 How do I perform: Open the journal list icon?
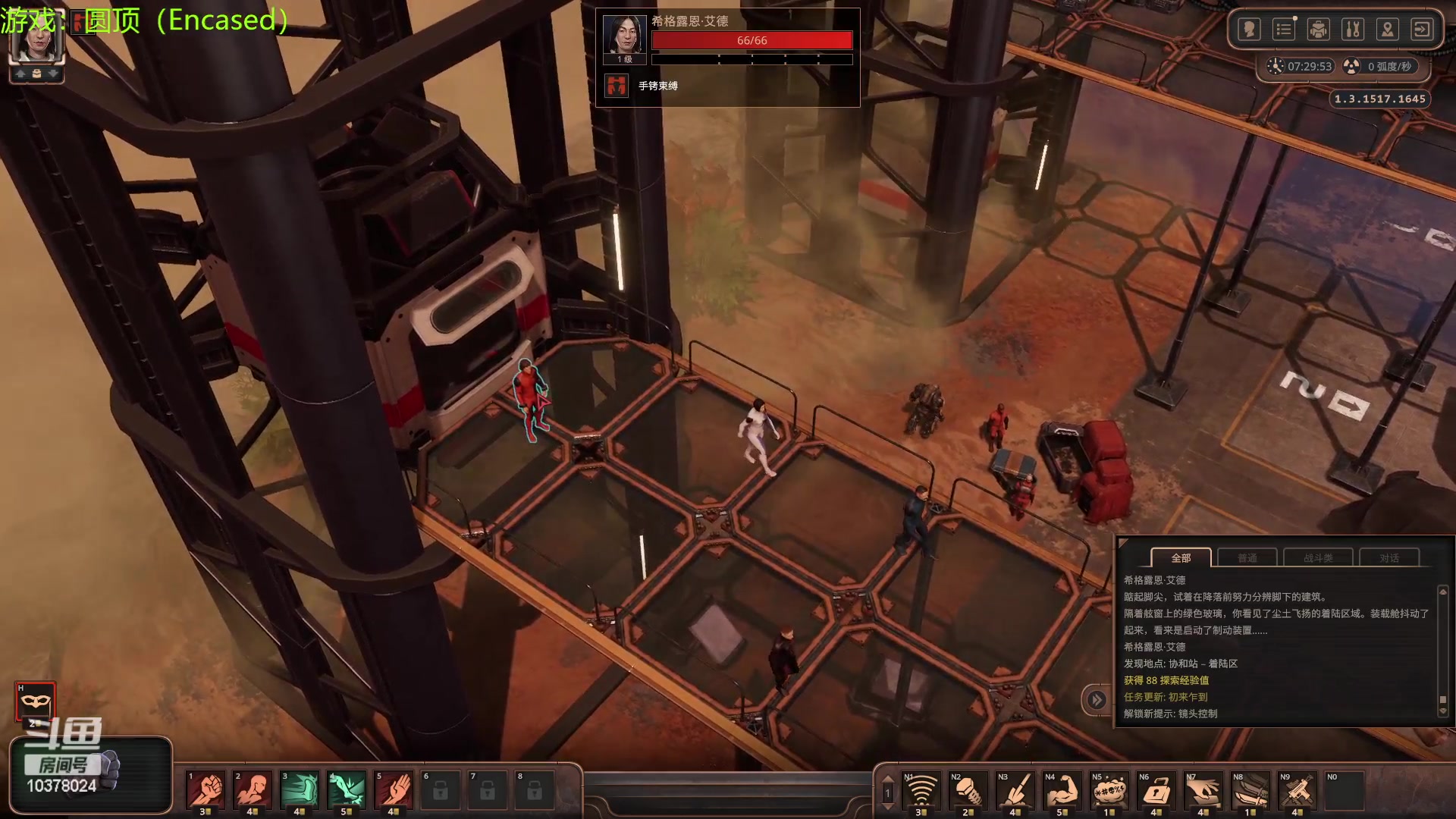pos(1284,30)
